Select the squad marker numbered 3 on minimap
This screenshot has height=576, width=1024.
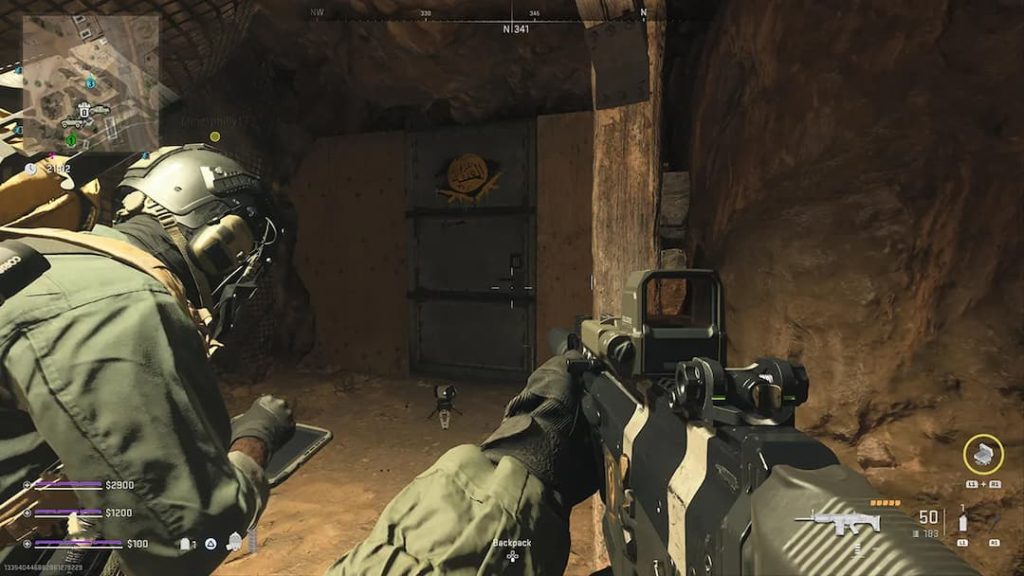[x=91, y=82]
